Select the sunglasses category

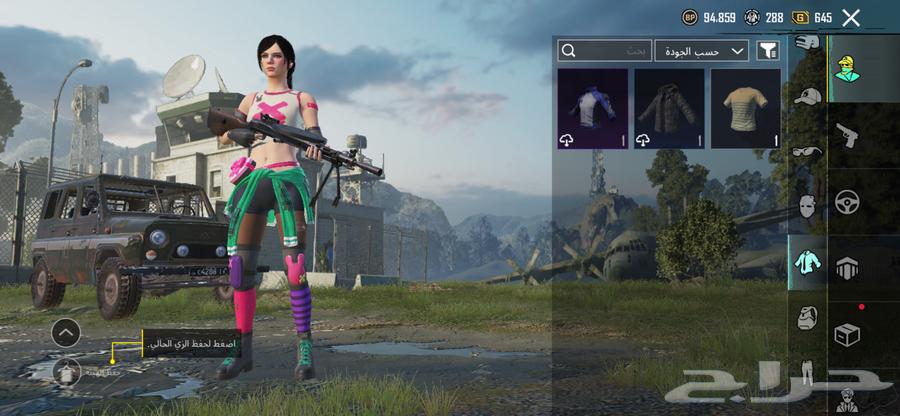click(806, 152)
